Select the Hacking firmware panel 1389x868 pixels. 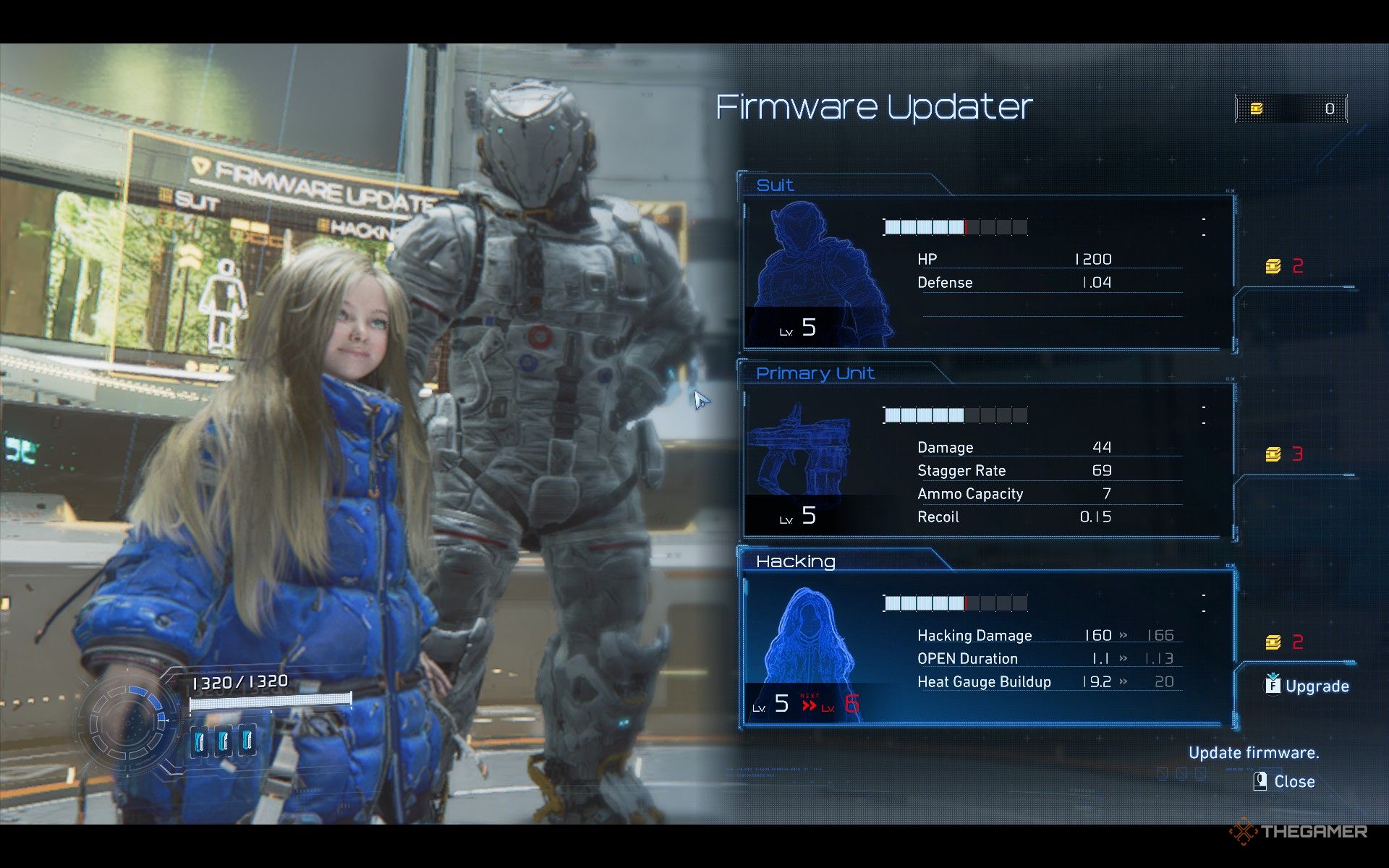pos(987,649)
